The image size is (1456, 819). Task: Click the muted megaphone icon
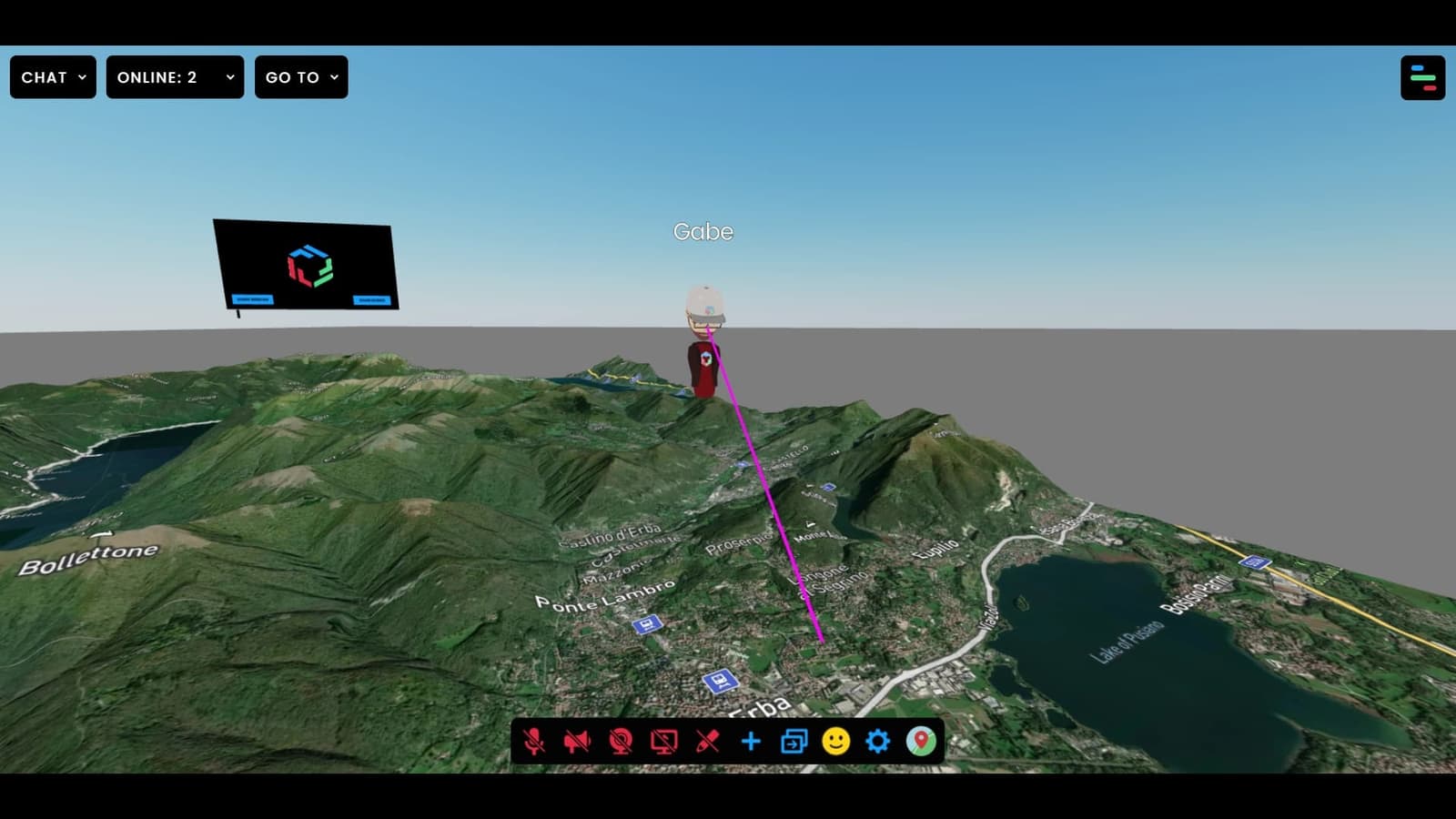pos(577,741)
